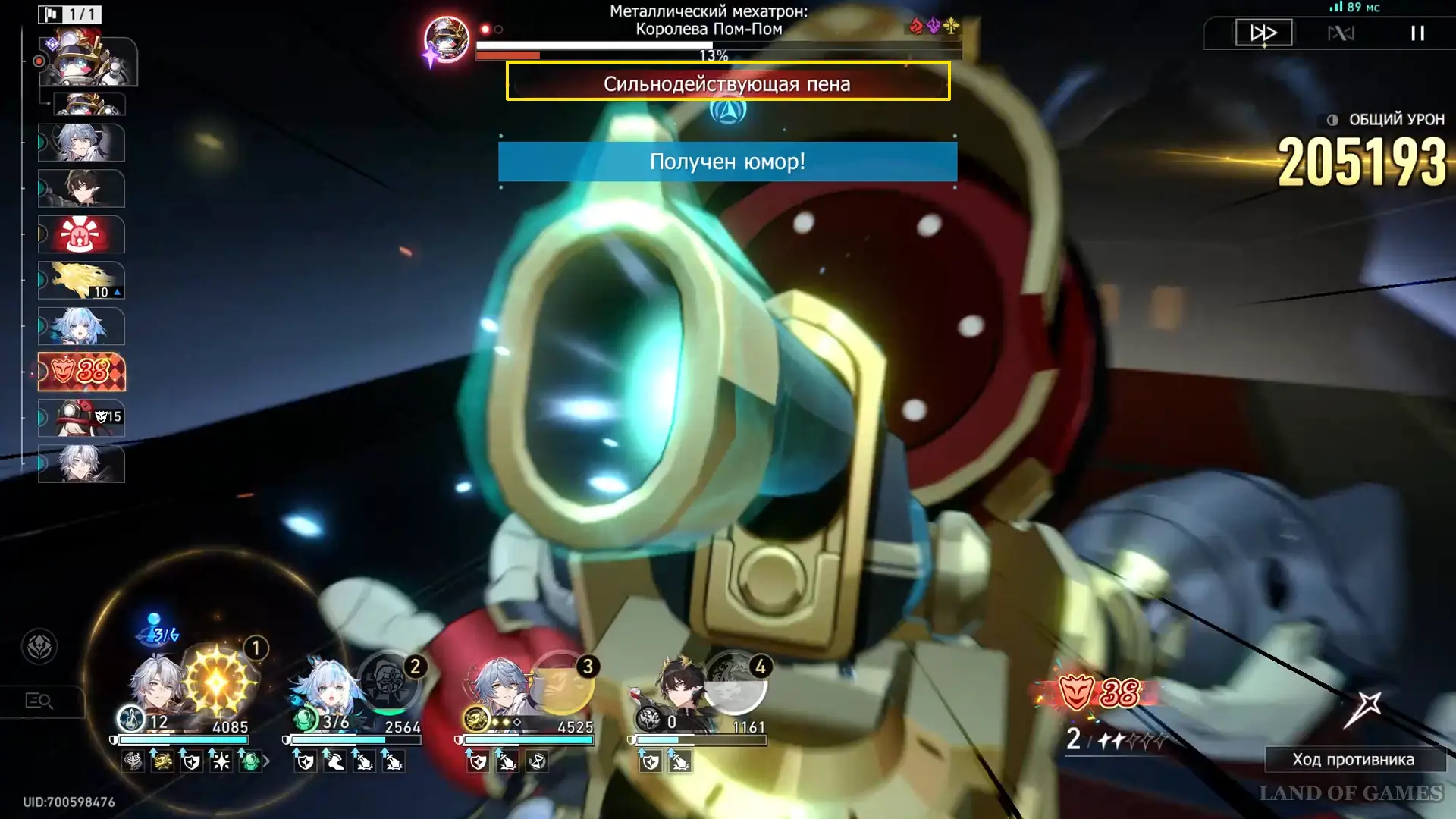Inspect the boss weakness icons
The image size is (1456, 819).
[934, 27]
